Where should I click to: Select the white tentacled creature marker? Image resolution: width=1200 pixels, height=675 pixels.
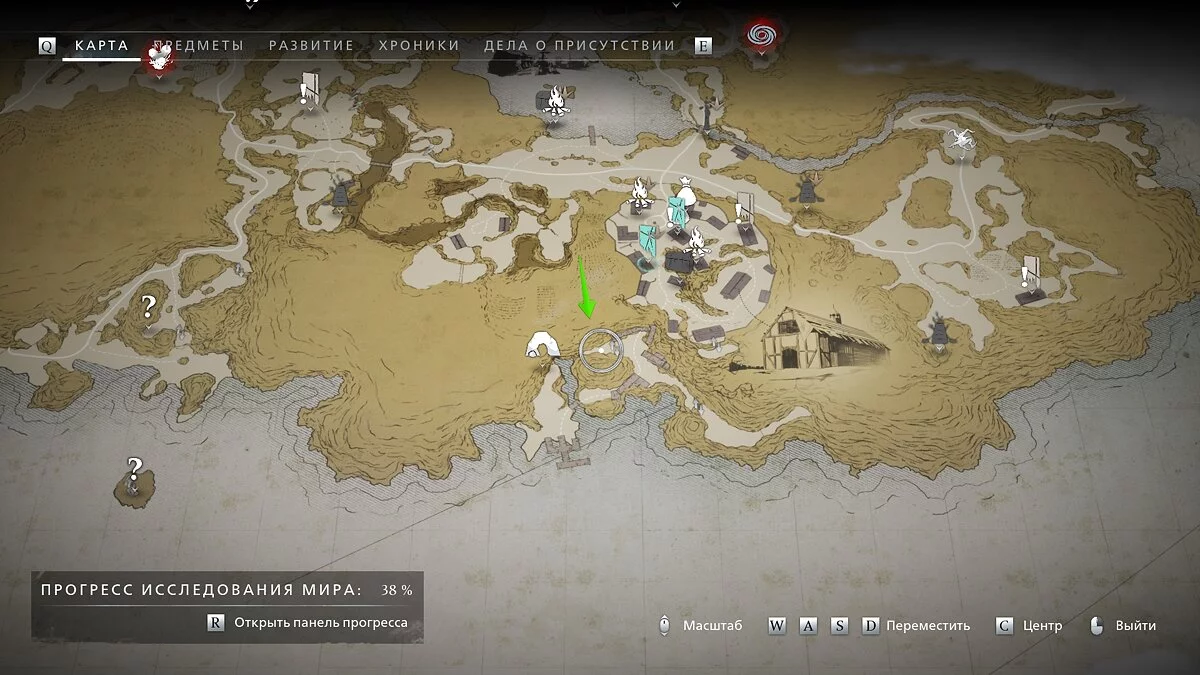click(962, 141)
